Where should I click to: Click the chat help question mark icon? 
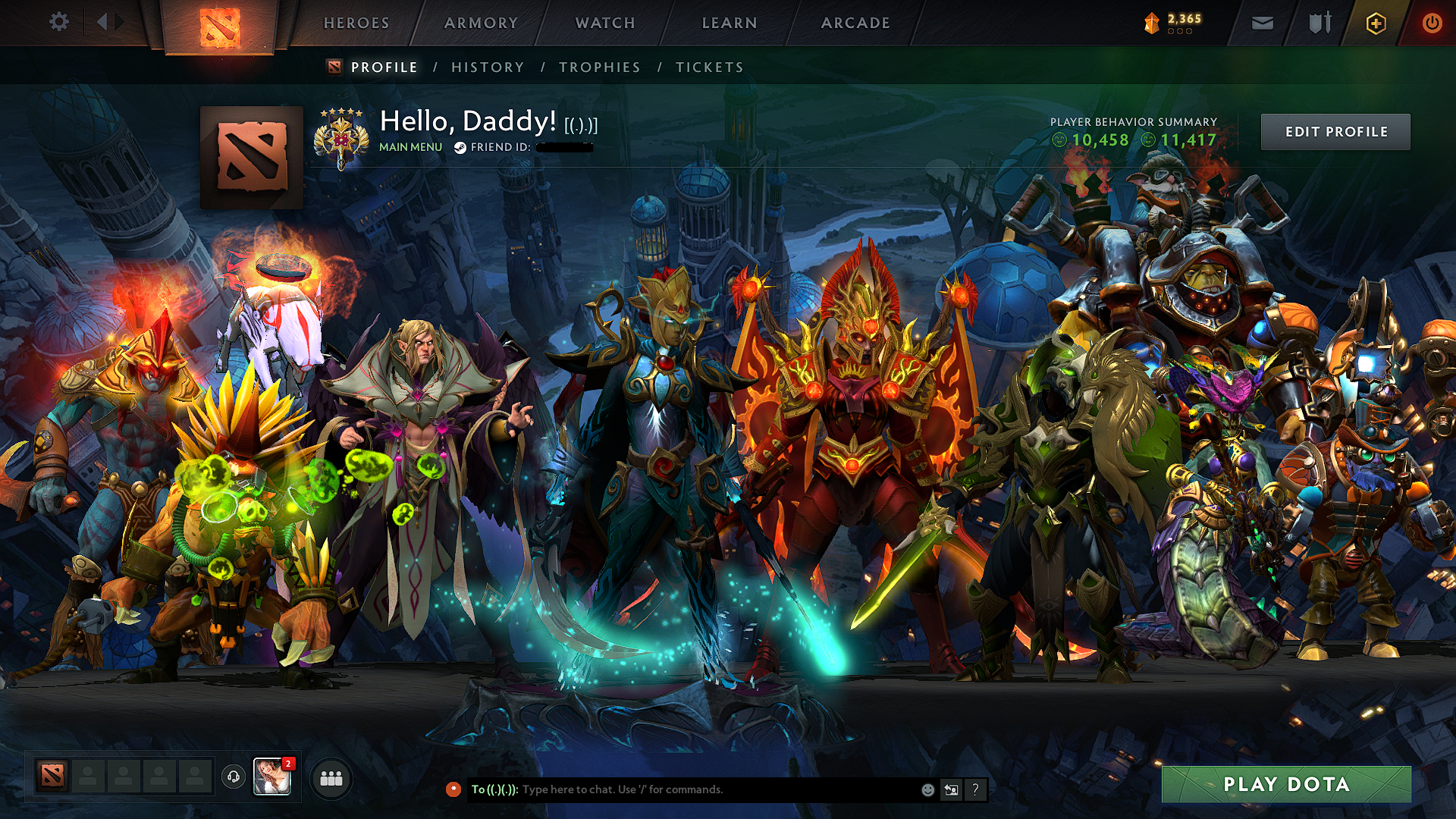click(974, 789)
